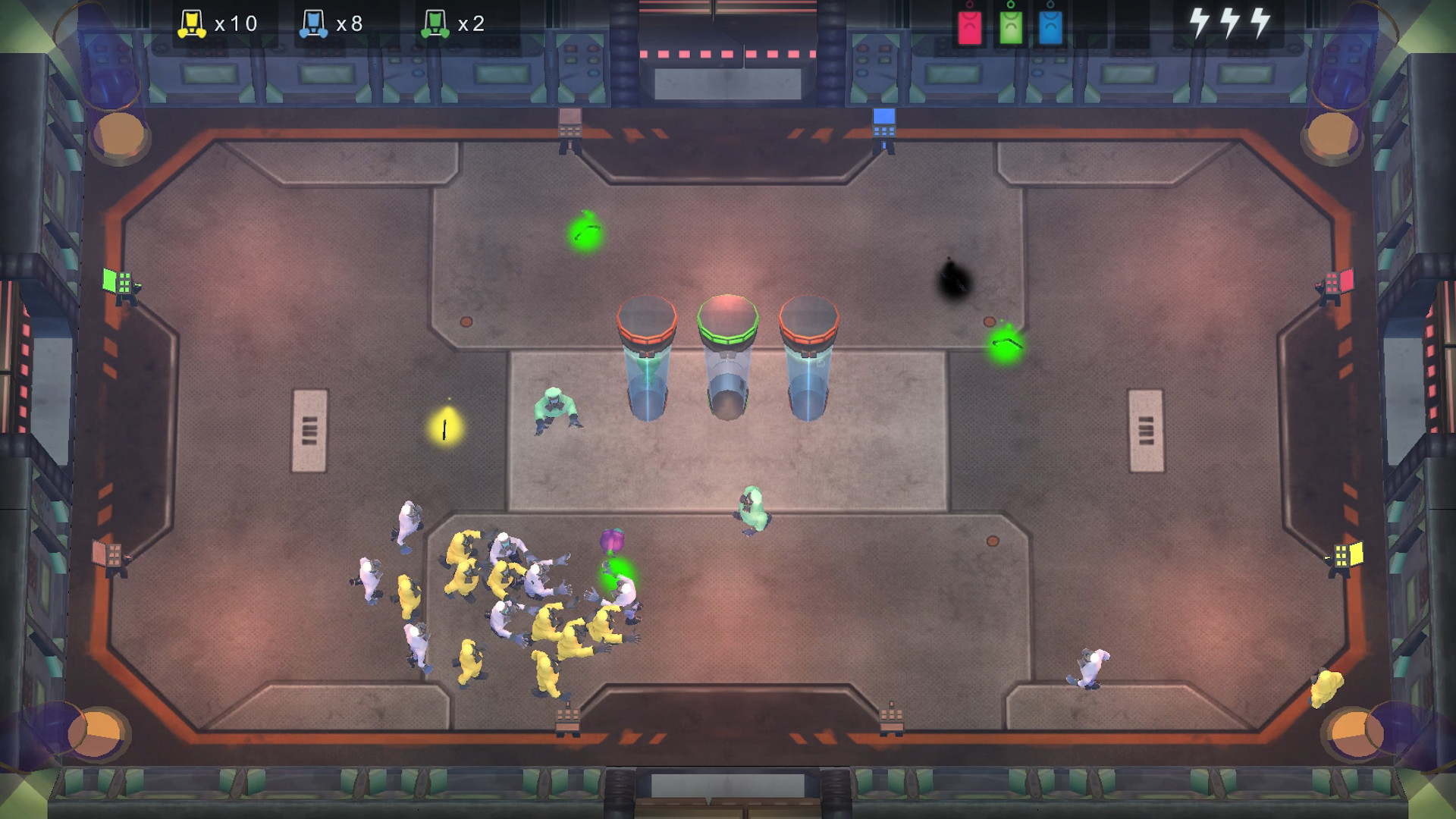The height and width of the screenshot is (819, 1456).
Task: Click the yellow hazmat suit counter icon
Action: click(192, 23)
